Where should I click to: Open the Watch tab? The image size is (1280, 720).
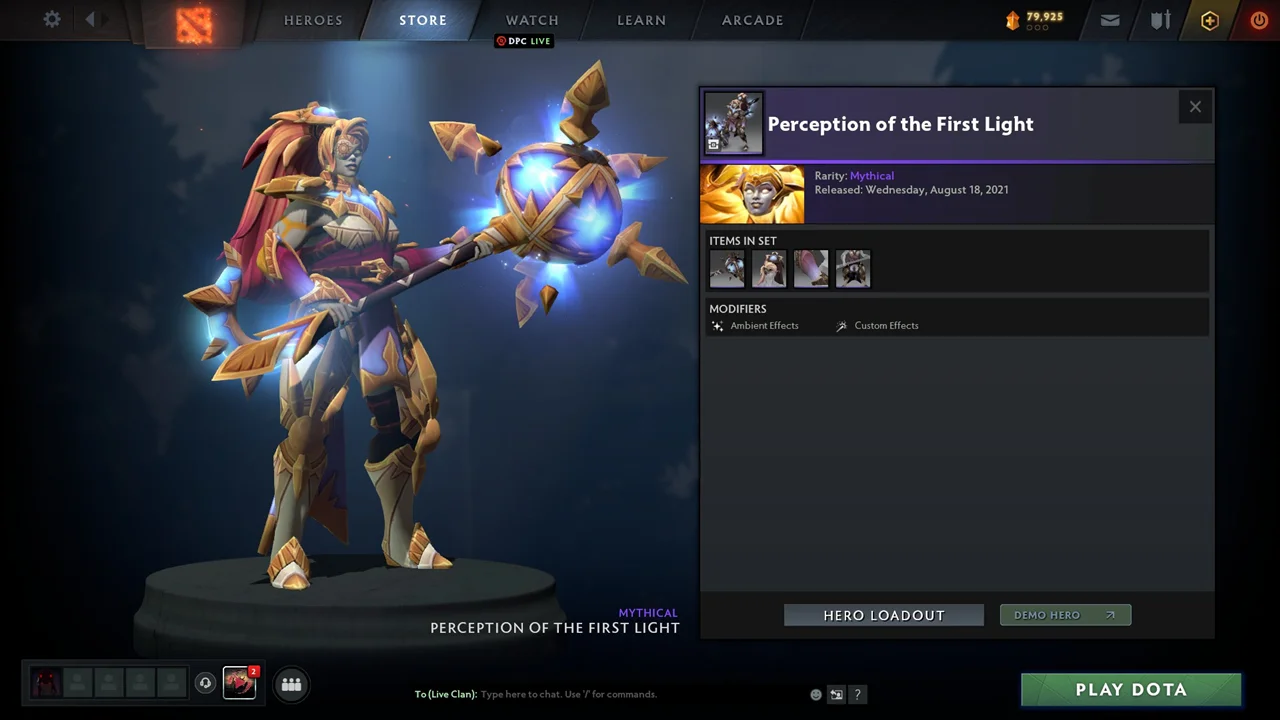pyautogui.click(x=532, y=20)
